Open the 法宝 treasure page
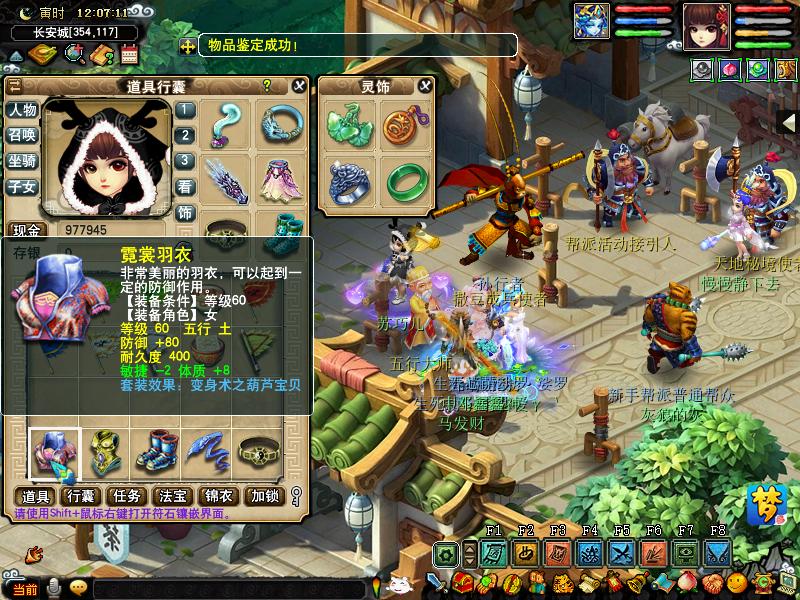This screenshot has width=800, height=600. coord(172,496)
